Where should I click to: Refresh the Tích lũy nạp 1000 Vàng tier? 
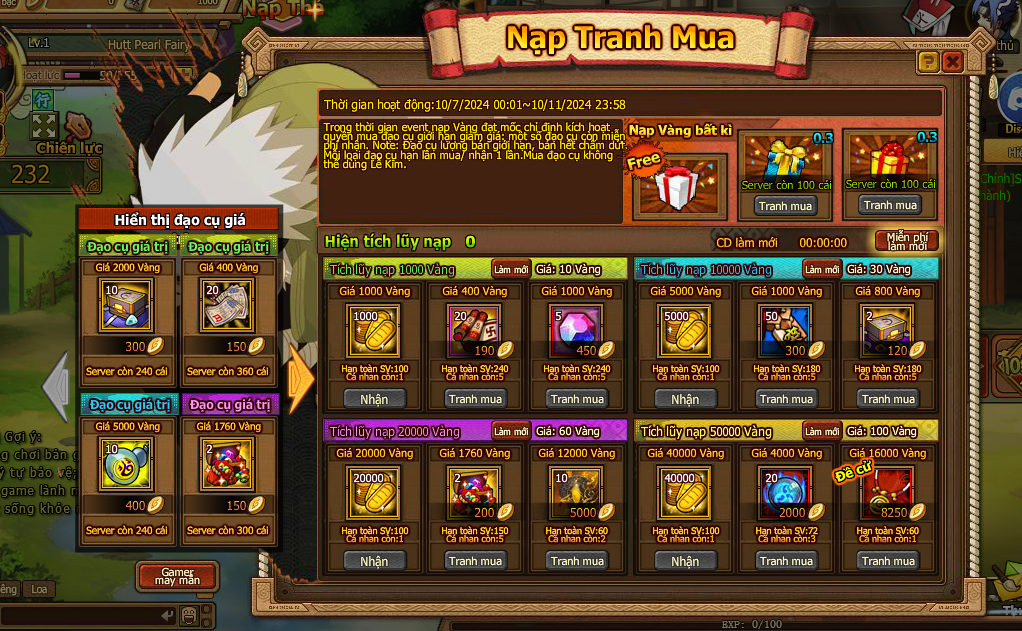(x=510, y=269)
